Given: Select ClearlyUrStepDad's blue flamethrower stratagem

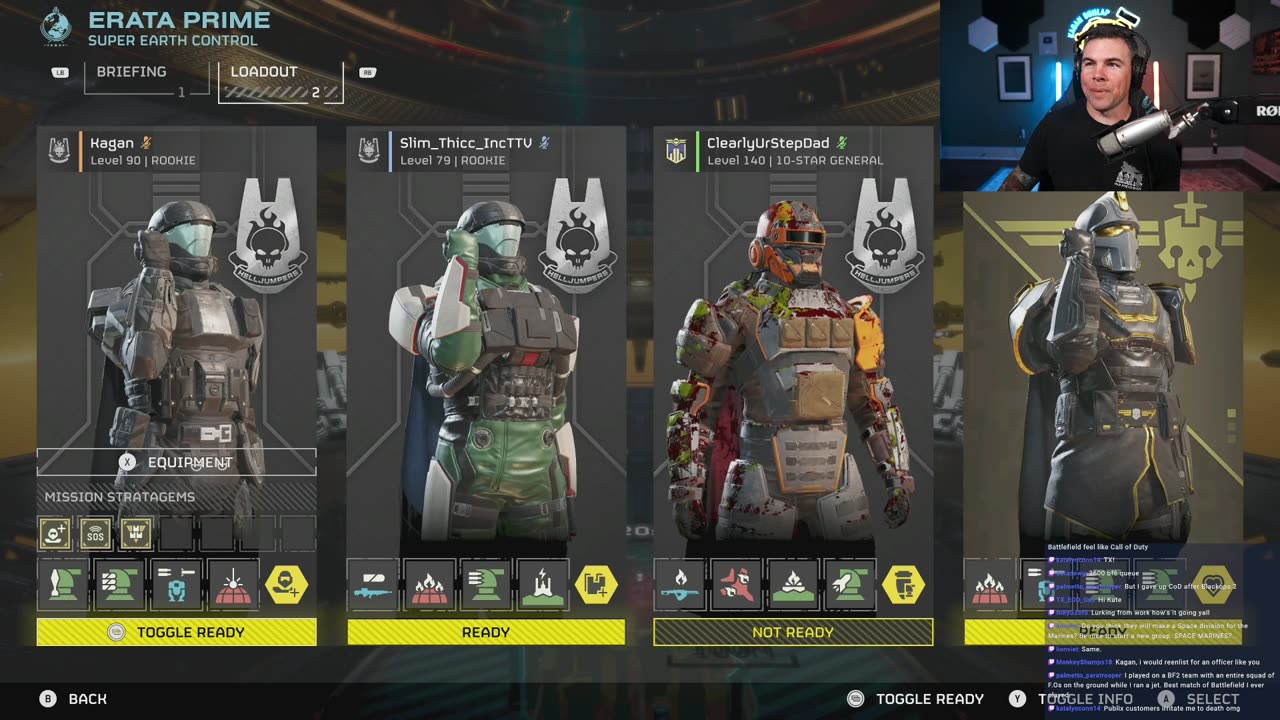Looking at the screenshot, I should click(679, 585).
